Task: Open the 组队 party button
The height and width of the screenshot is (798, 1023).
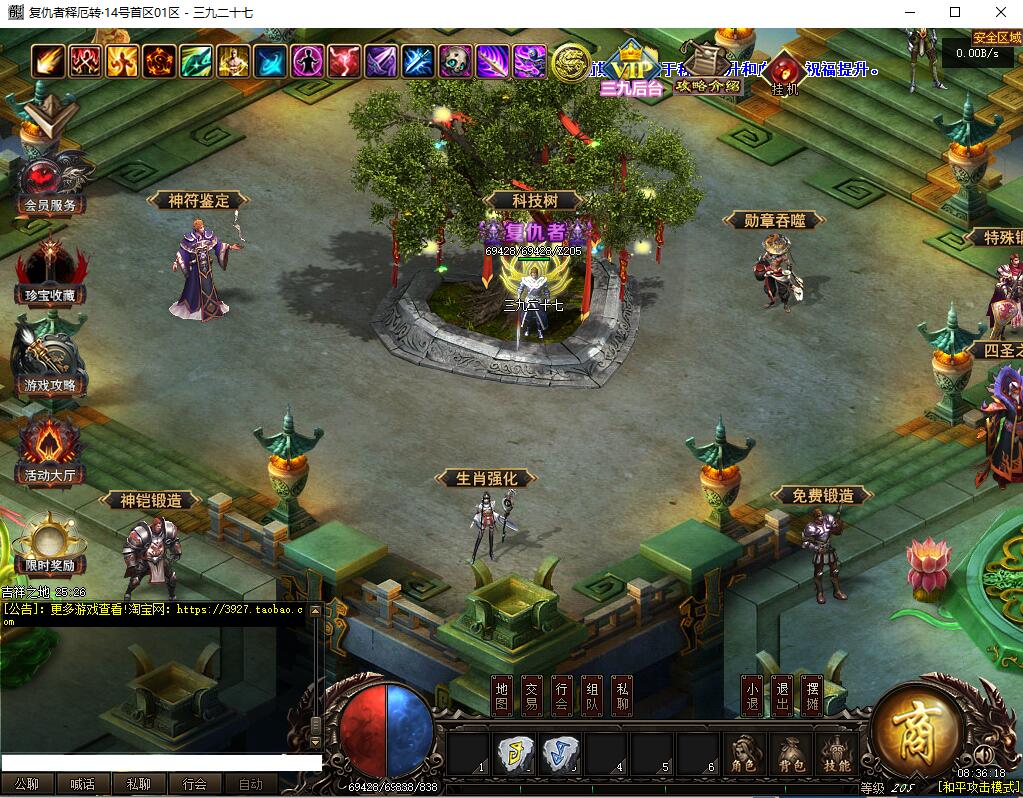Action: (592, 695)
